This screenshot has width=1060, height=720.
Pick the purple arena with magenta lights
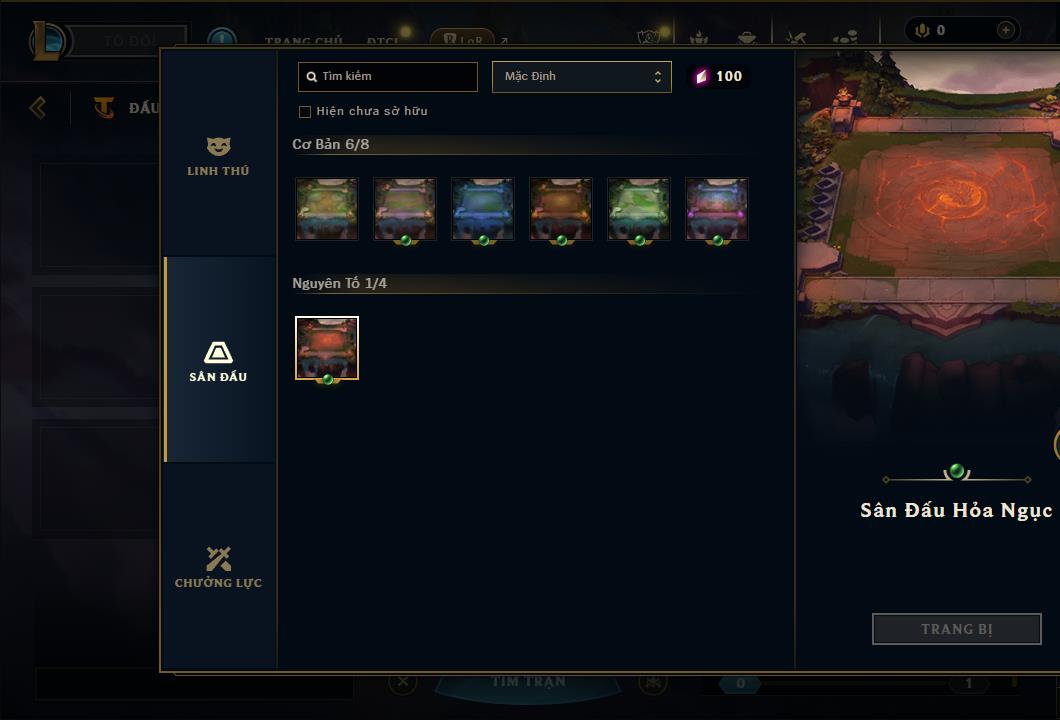717,209
